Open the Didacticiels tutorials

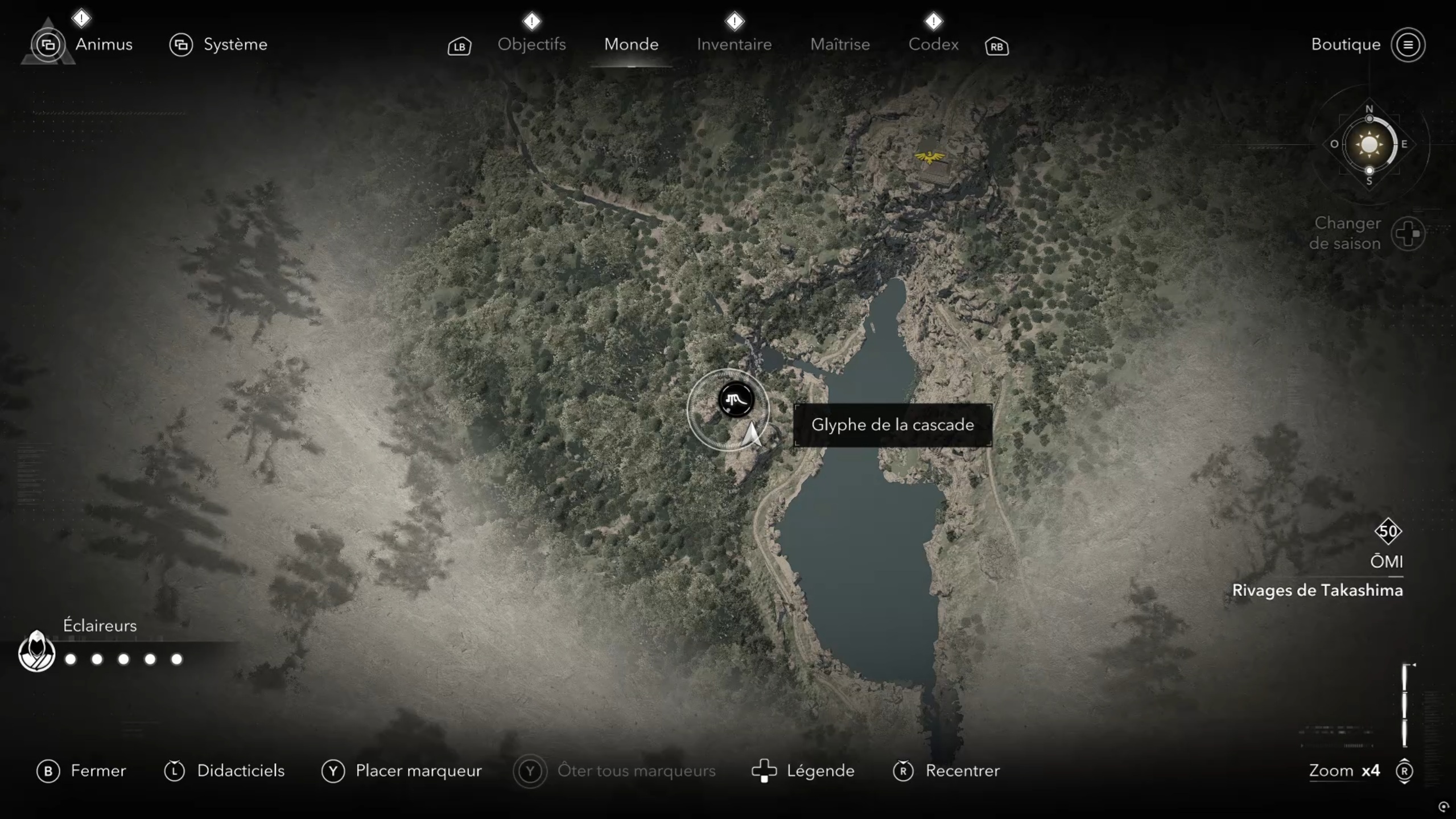[224, 771]
